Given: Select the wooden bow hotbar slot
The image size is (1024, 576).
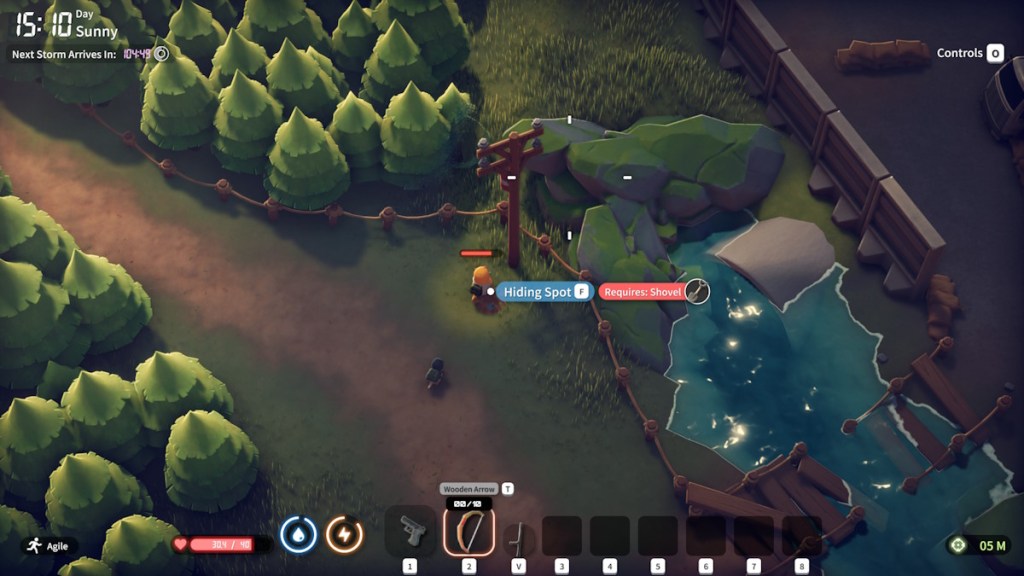Looking at the screenshot, I should 468,531.
